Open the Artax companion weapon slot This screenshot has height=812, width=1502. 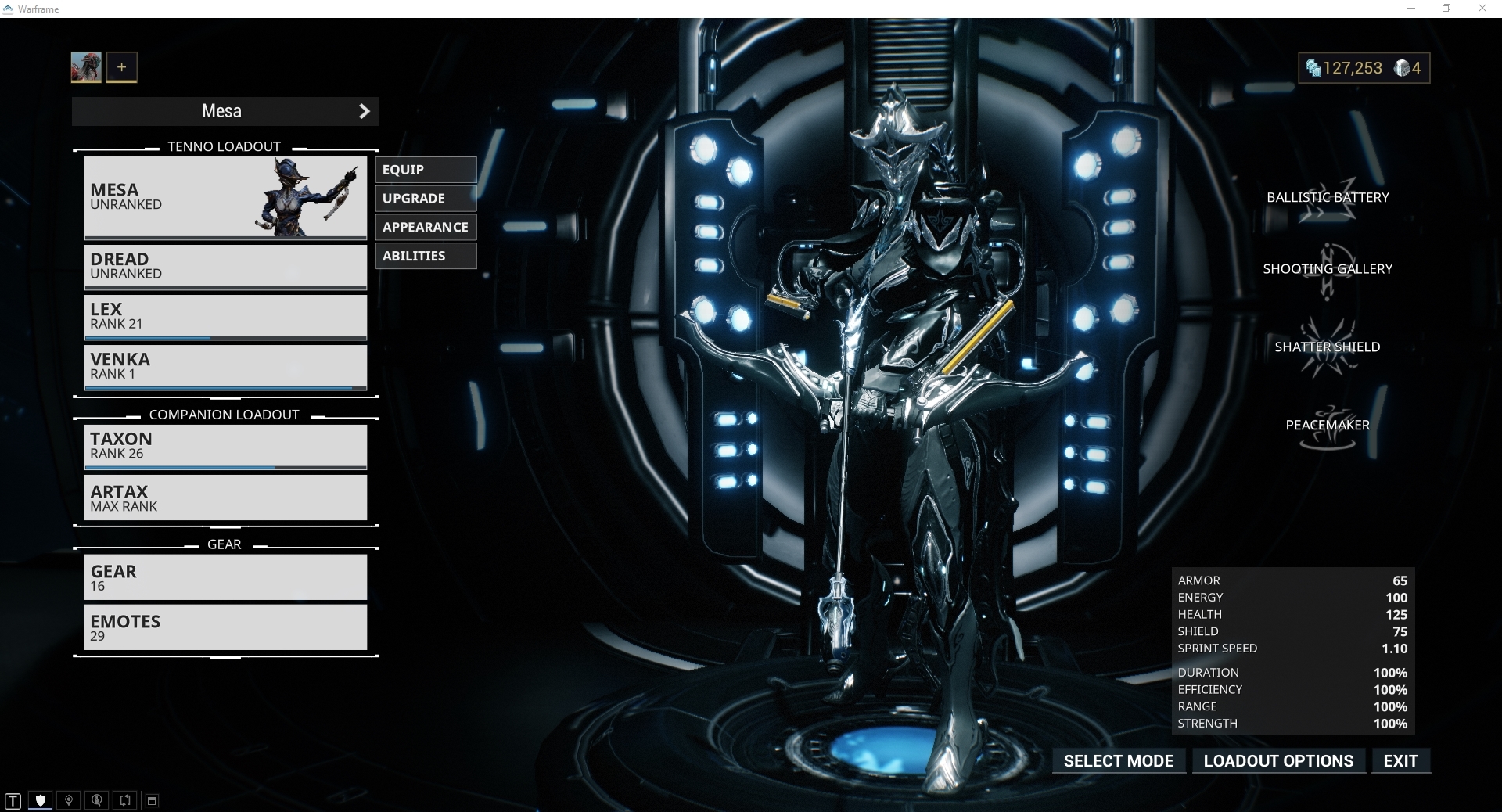(x=225, y=498)
